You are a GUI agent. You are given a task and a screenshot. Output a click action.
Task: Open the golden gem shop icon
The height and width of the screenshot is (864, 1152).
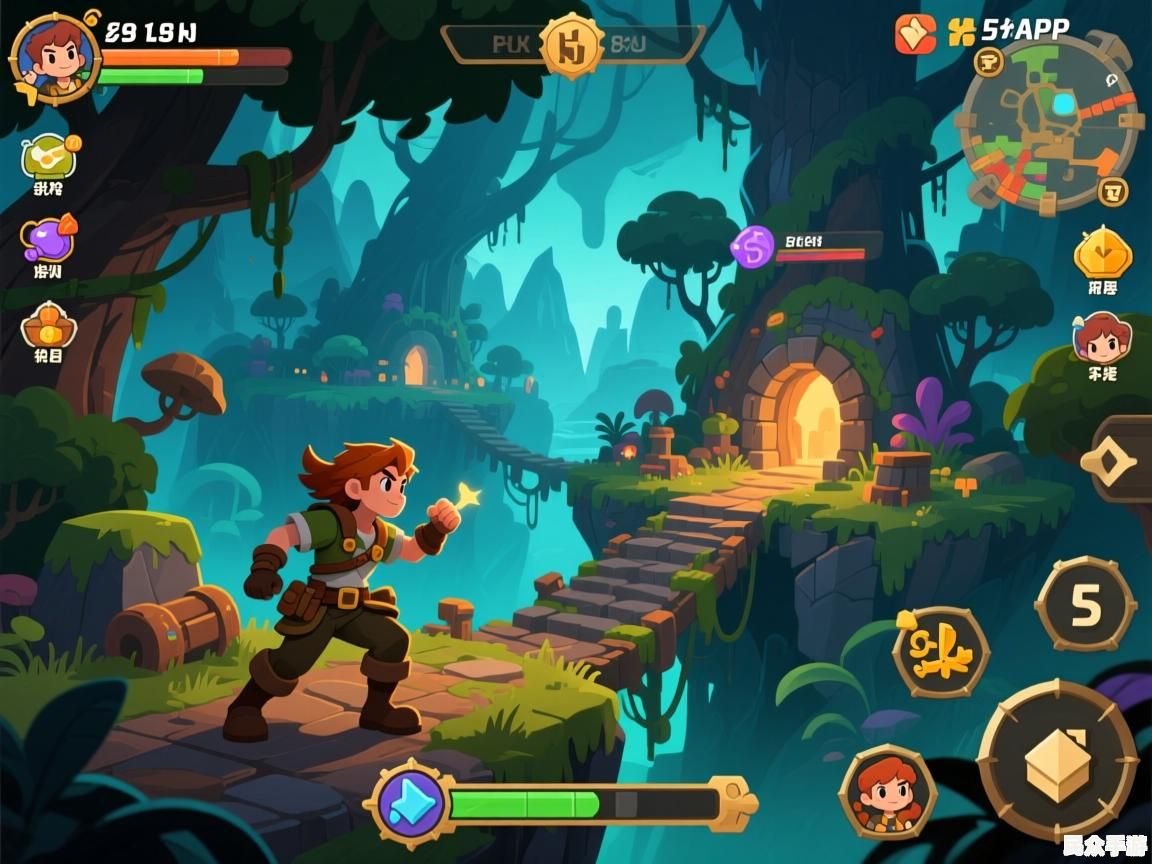pos(1102,254)
